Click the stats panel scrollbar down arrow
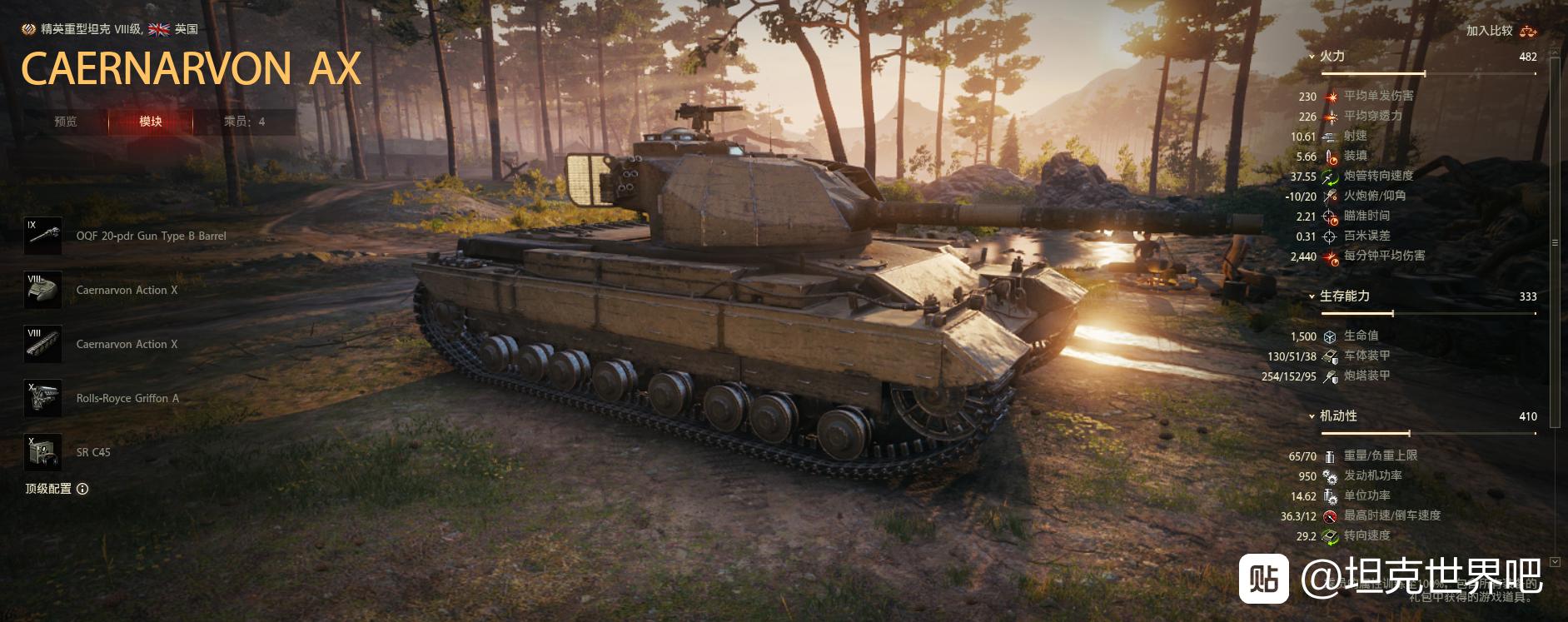 1555,562
